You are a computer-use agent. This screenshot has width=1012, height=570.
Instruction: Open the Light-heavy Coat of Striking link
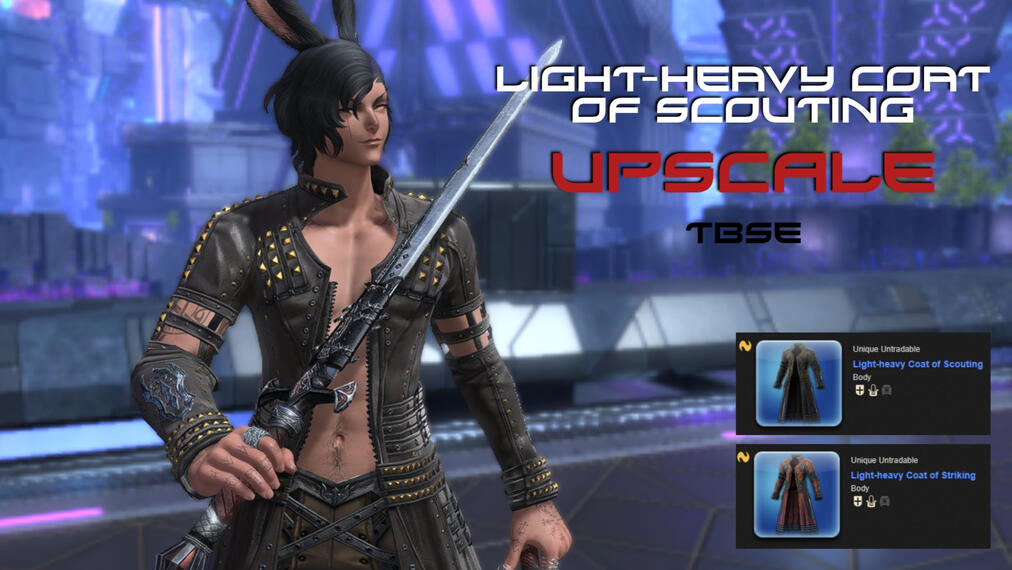coord(913,475)
